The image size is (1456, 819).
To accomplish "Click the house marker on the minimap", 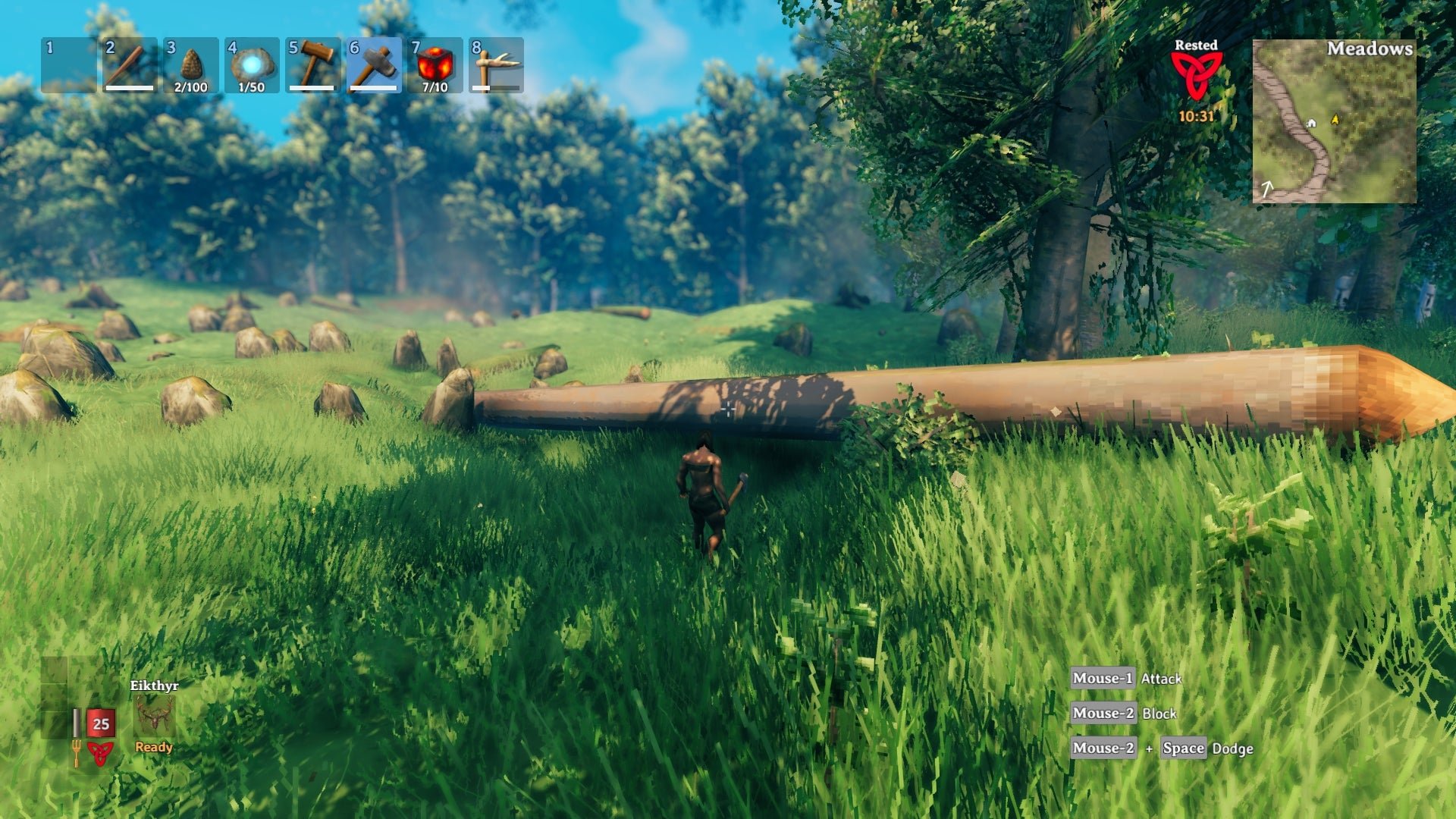I will (x=1311, y=123).
